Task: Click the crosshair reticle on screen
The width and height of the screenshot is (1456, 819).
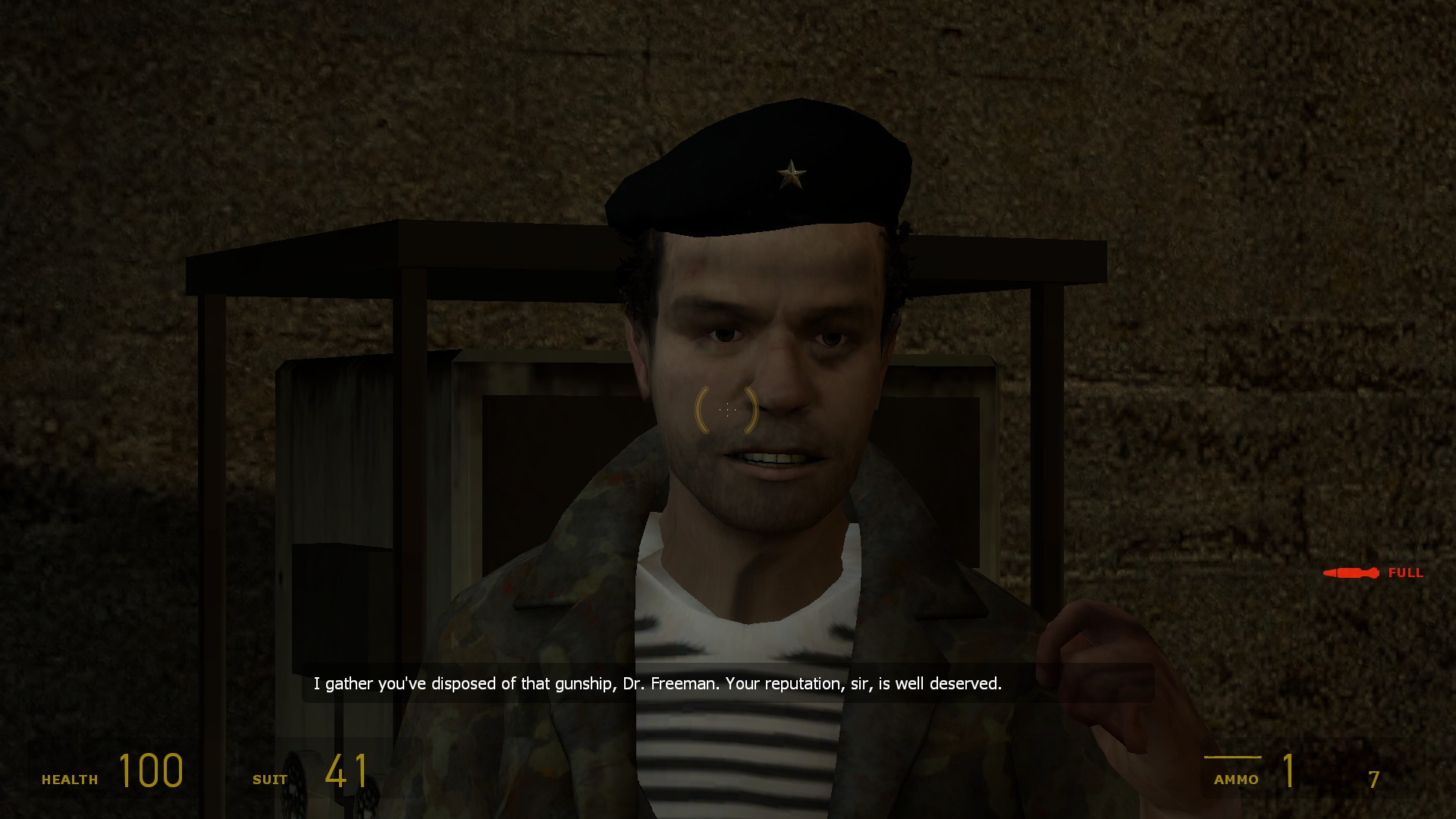Action: coord(726,410)
